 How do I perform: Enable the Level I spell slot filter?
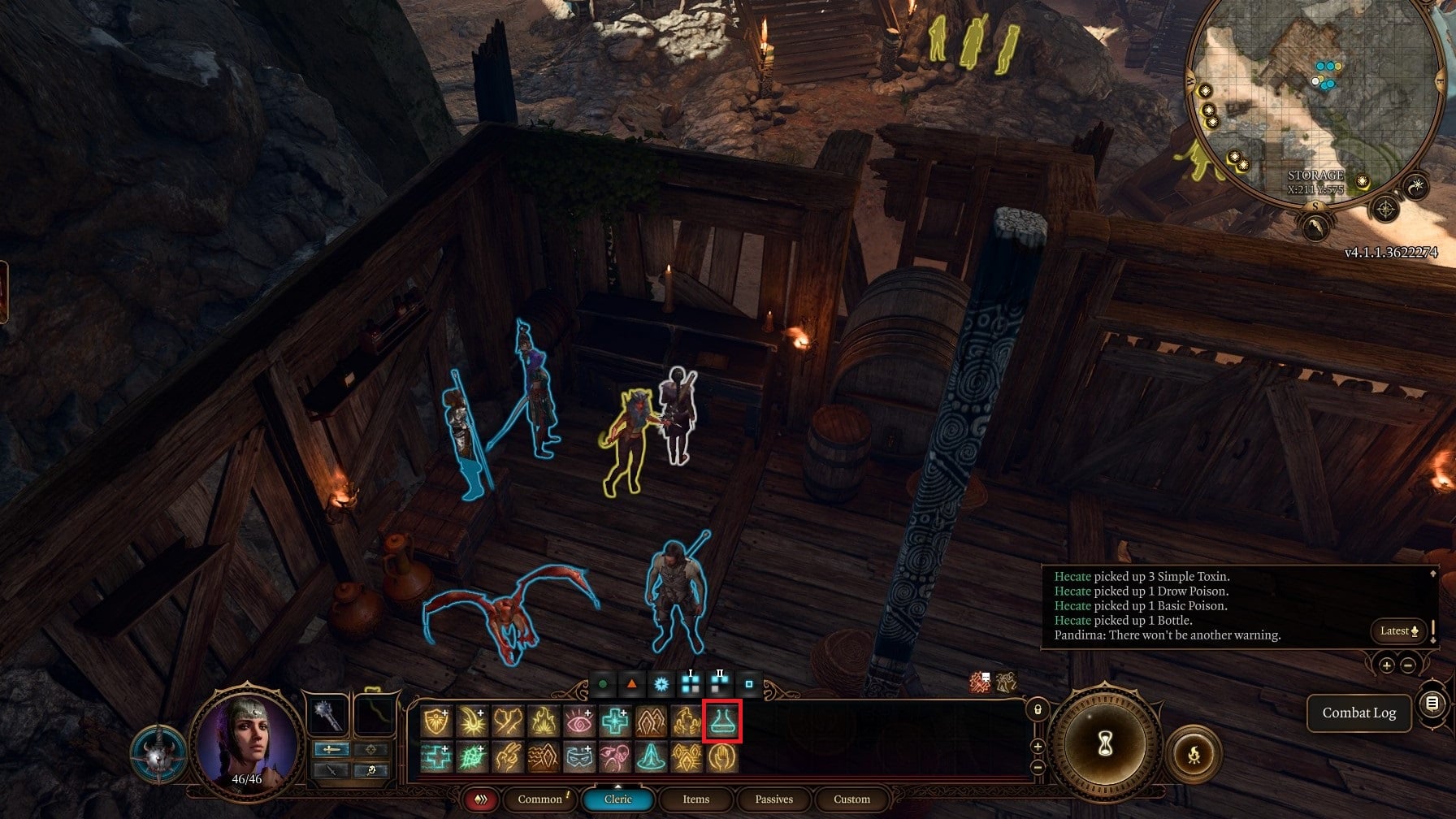point(689,683)
